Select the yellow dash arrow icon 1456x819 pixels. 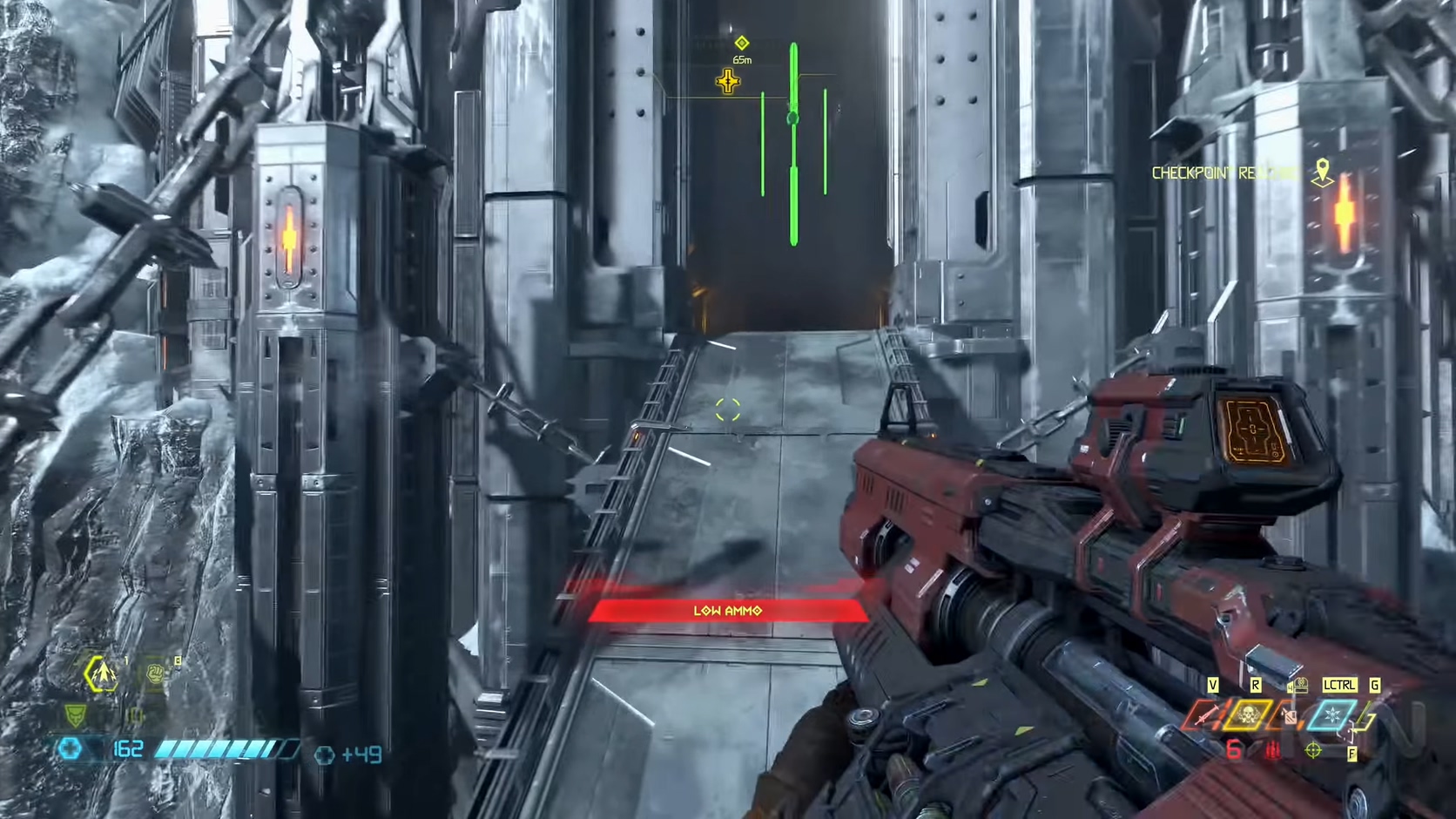[101, 673]
